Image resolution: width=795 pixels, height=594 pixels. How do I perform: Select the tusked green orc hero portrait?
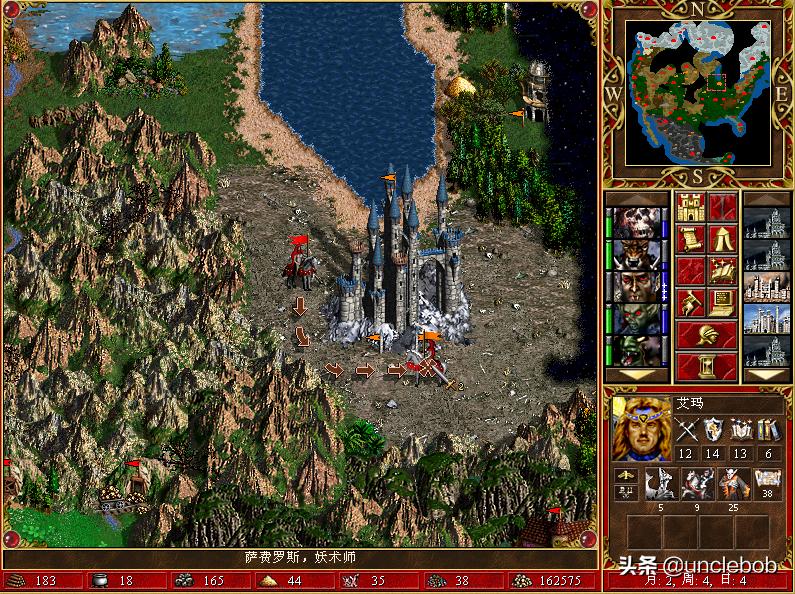pos(636,349)
